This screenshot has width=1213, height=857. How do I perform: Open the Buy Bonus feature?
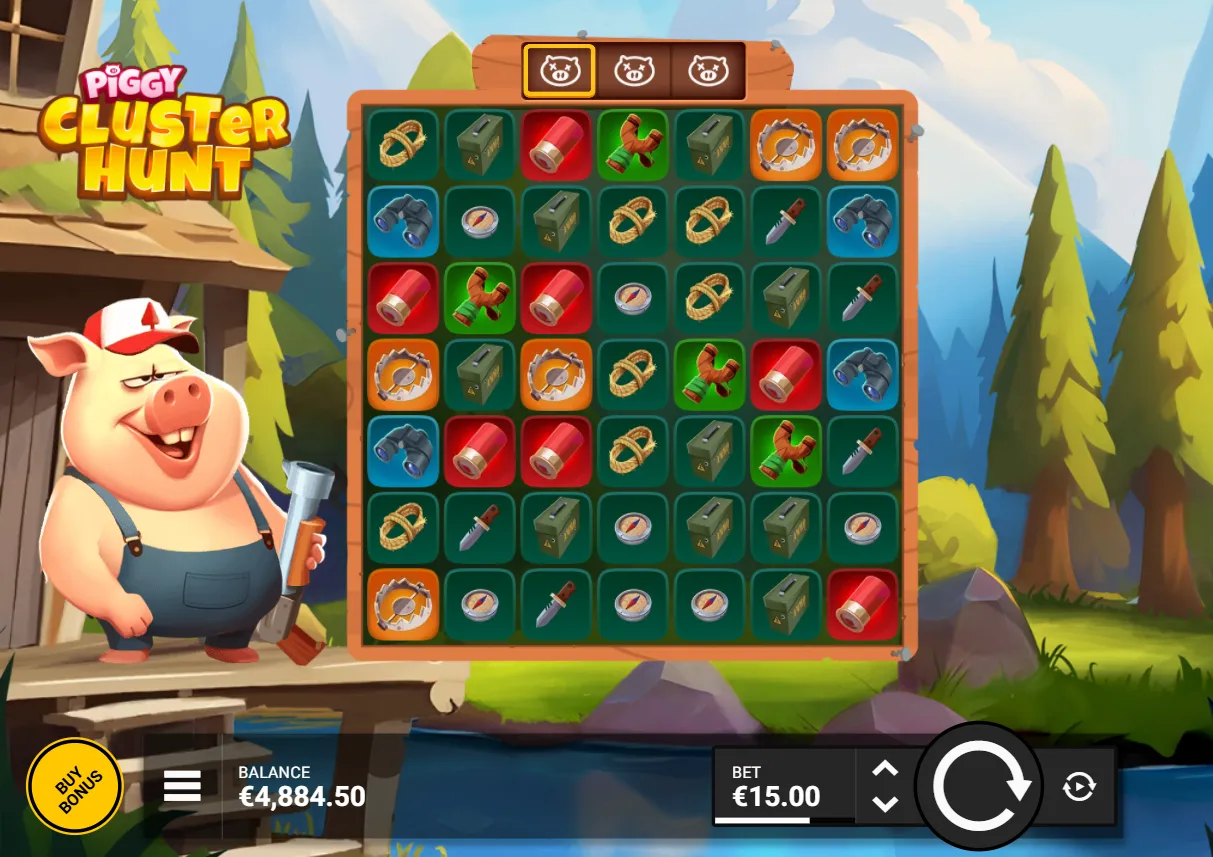pyautogui.click(x=74, y=786)
